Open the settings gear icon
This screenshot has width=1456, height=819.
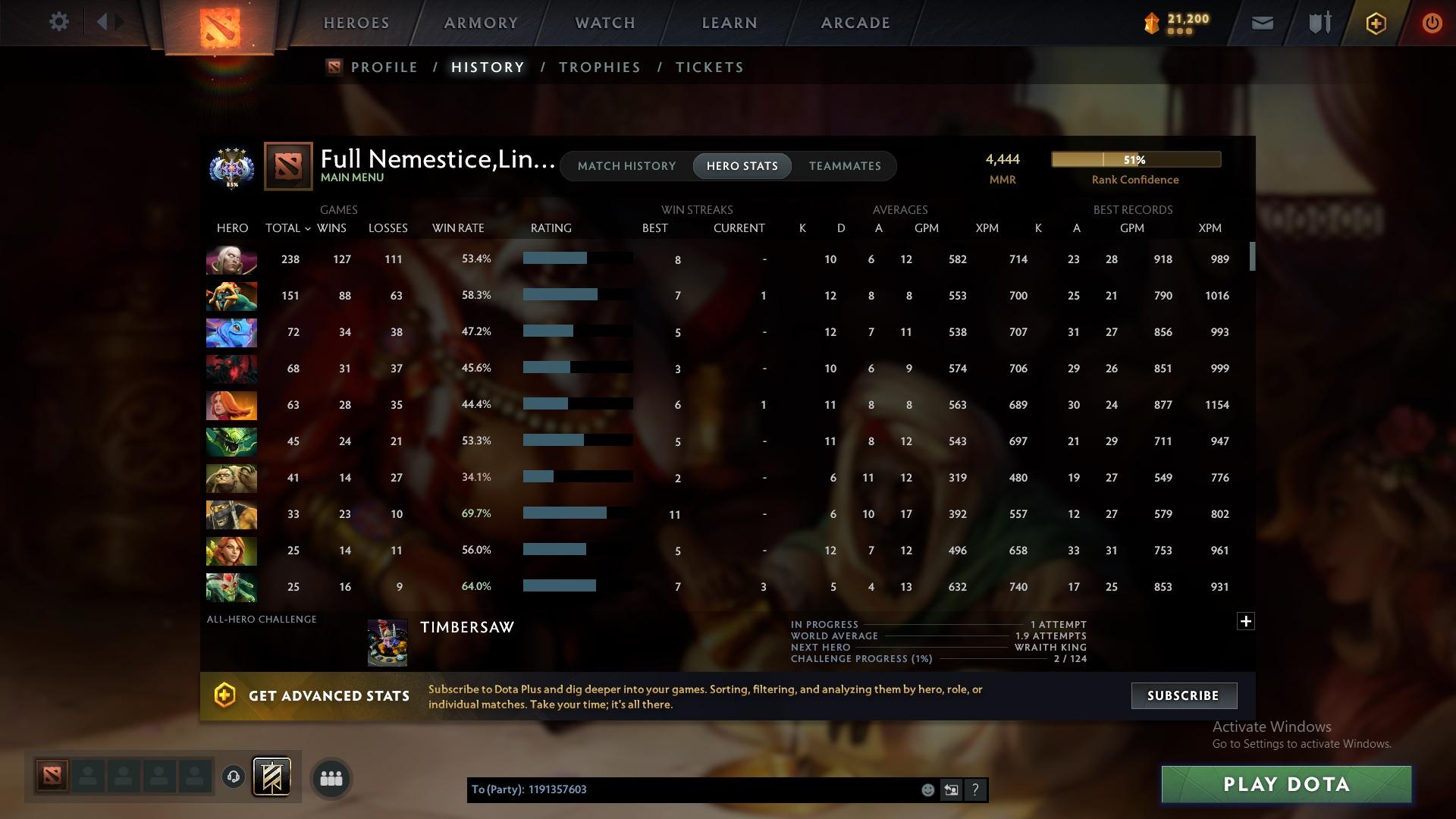pyautogui.click(x=58, y=21)
